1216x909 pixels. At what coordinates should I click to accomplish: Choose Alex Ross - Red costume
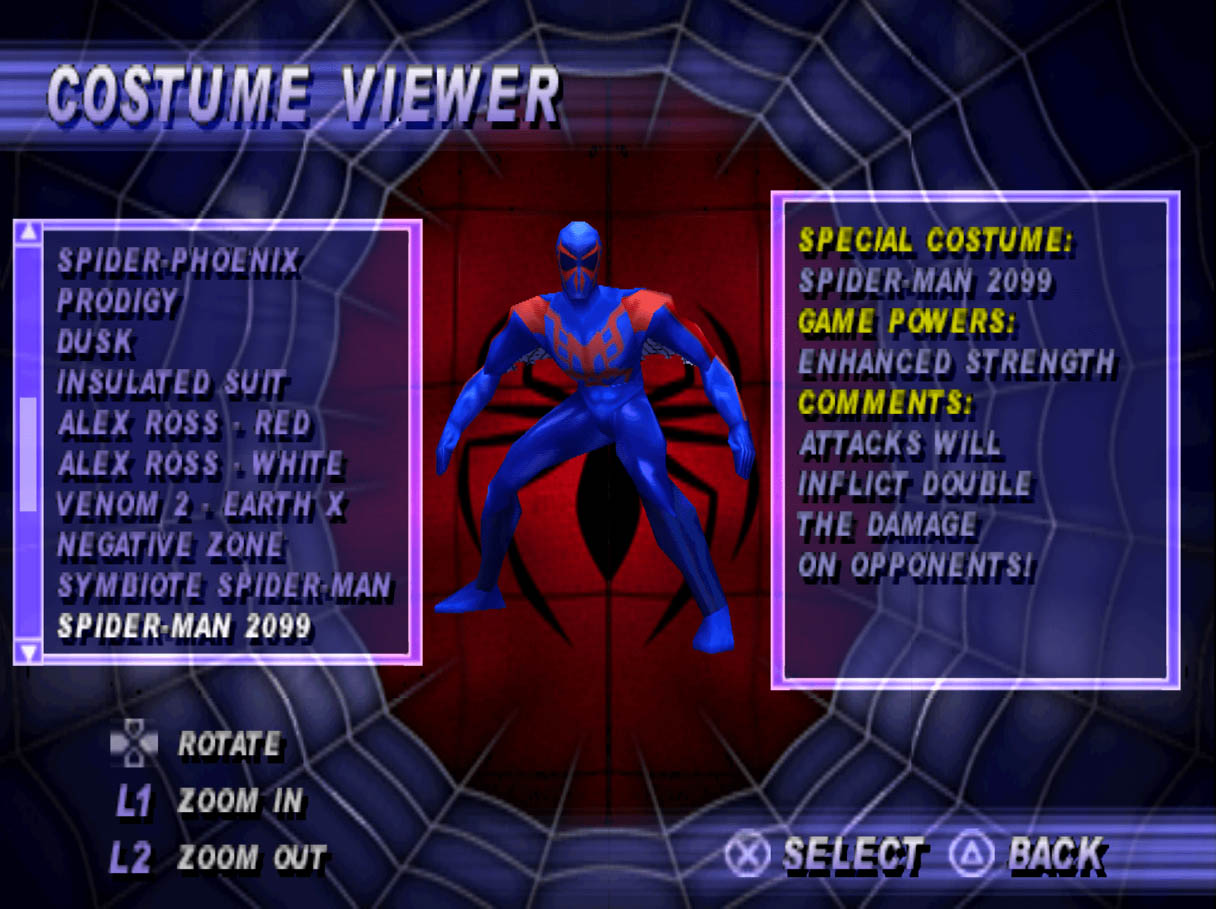185,424
